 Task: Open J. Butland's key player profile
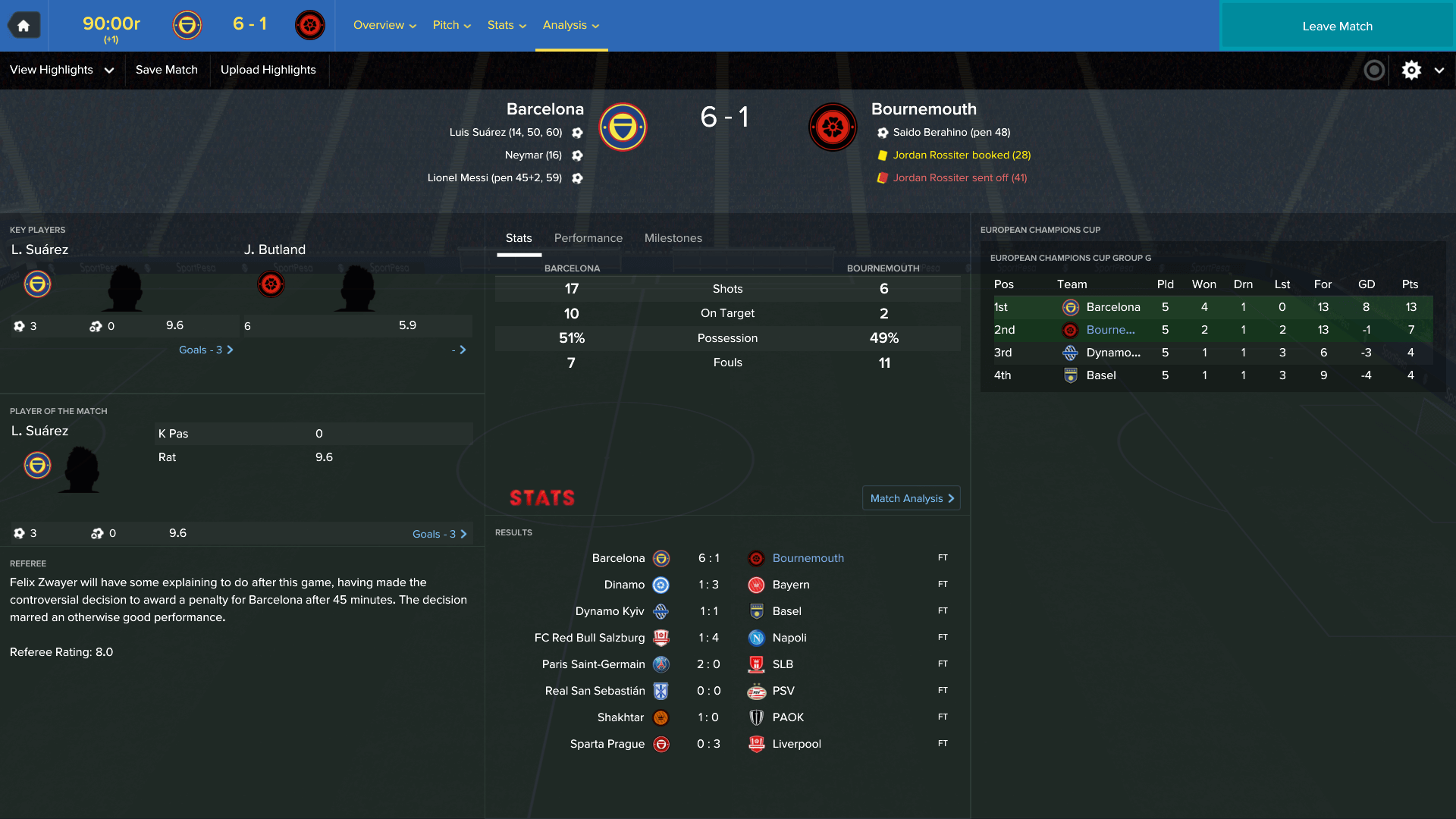coord(275,249)
